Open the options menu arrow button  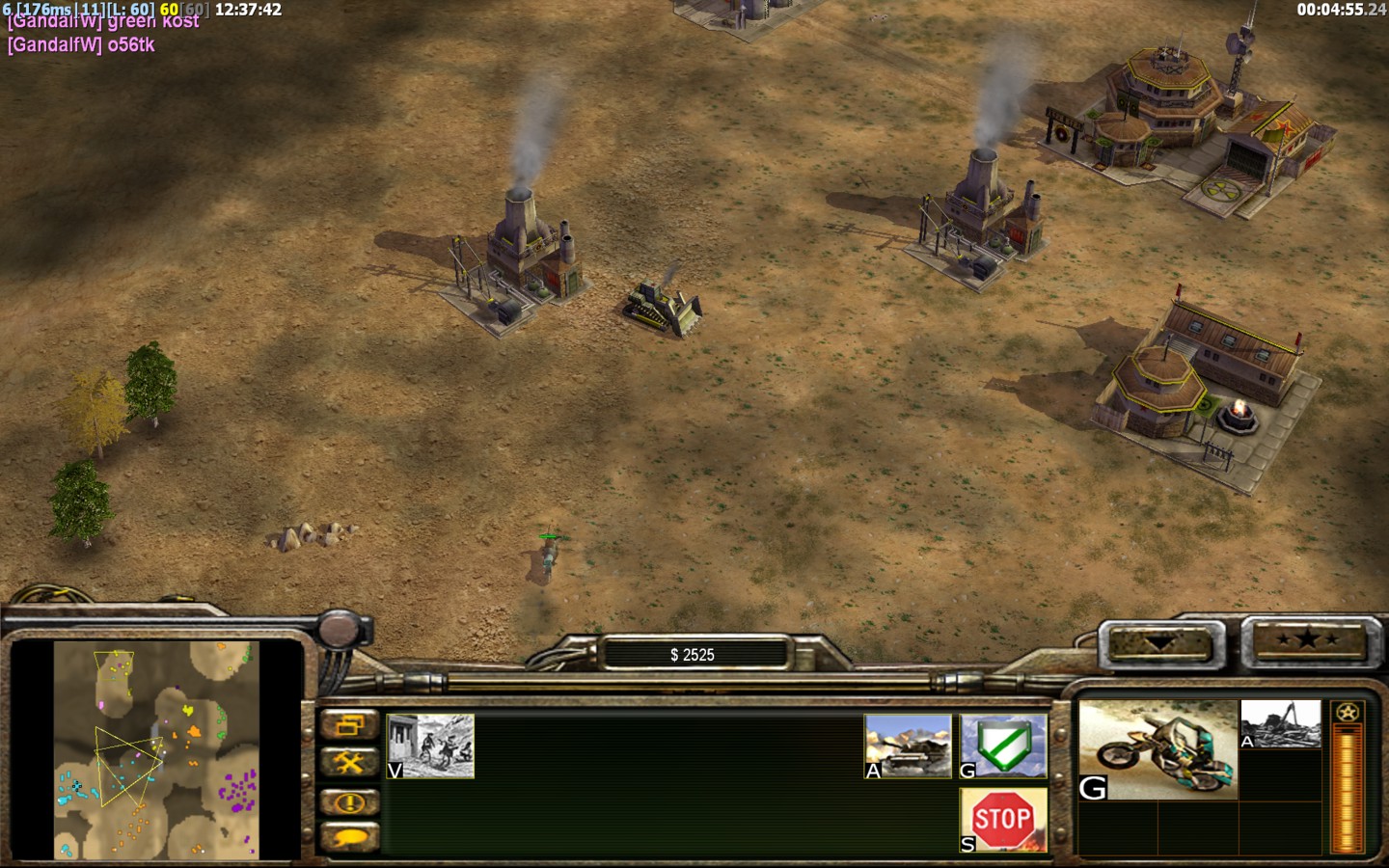(x=1160, y=642)
